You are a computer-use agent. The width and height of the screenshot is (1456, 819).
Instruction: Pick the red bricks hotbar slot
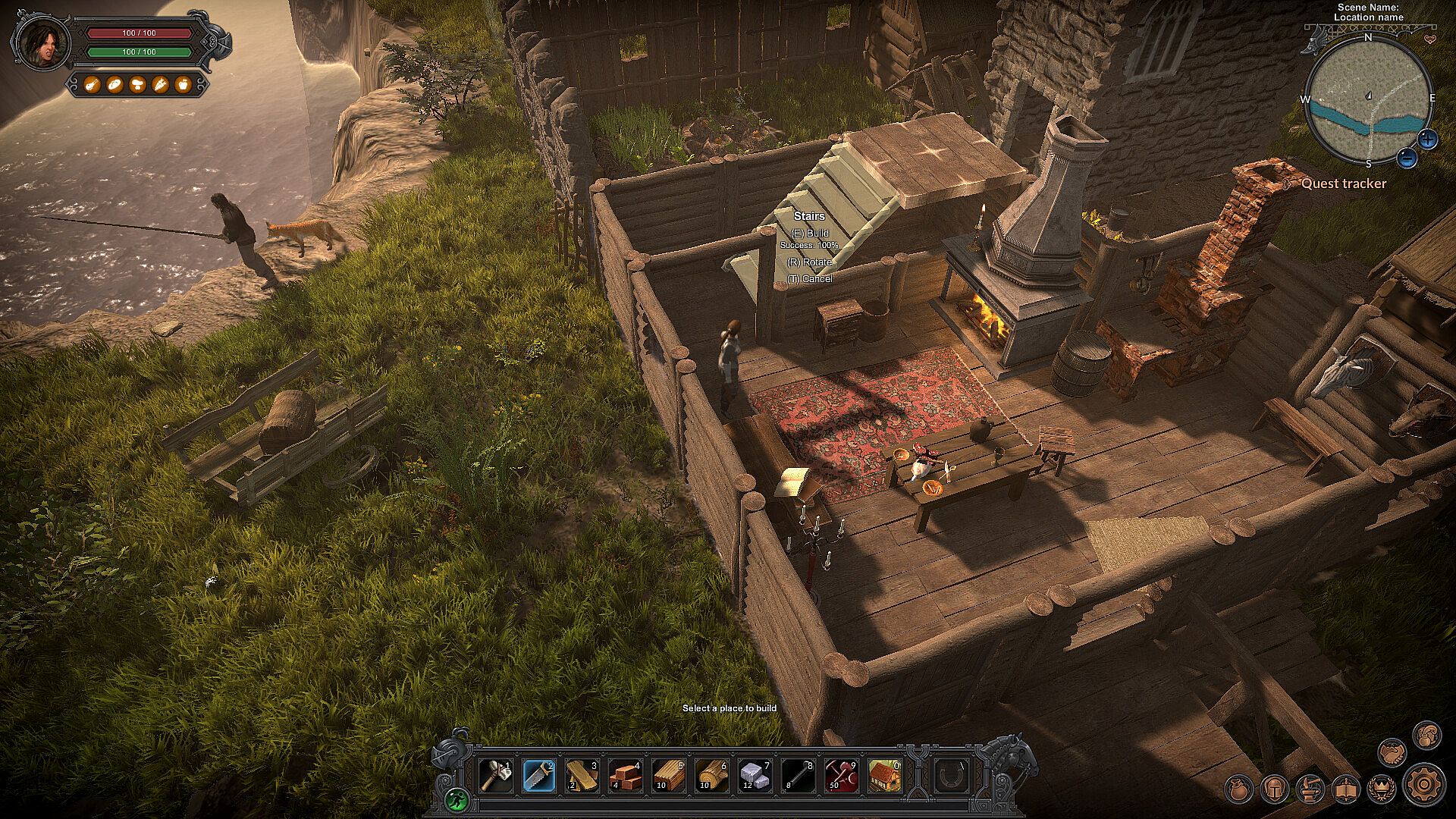tap(626, 776)
